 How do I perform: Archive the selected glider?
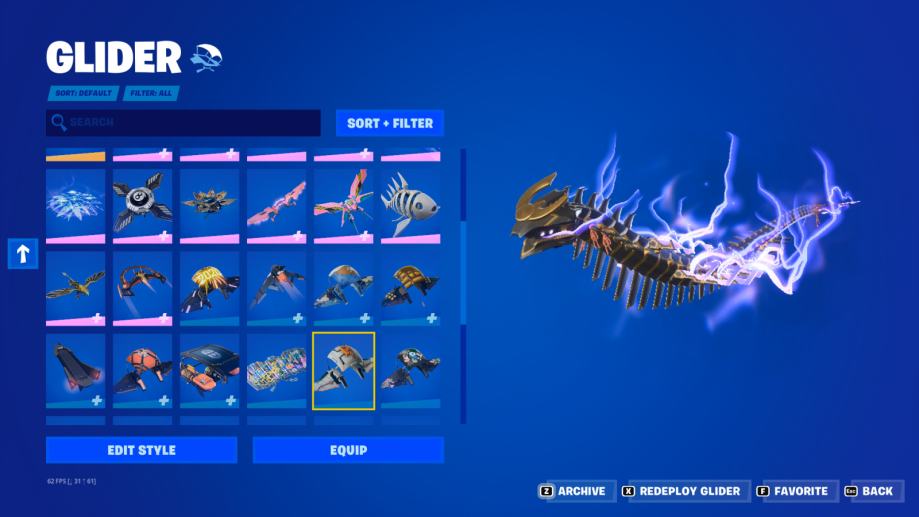click(x=573, y=491)
